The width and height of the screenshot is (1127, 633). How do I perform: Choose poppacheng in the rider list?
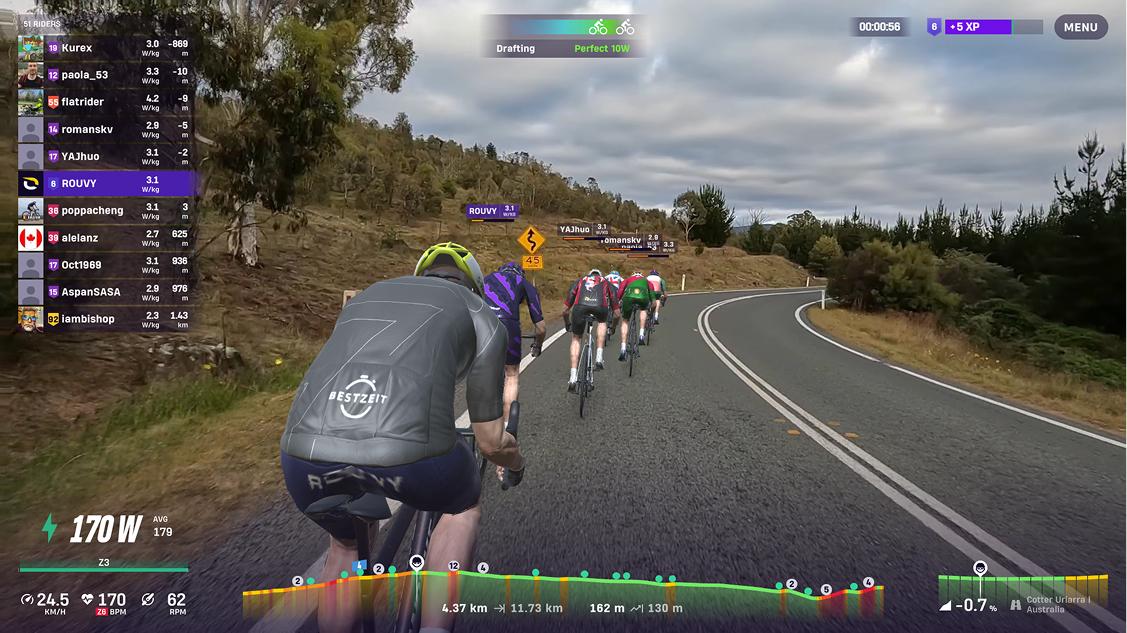[105, 210]
